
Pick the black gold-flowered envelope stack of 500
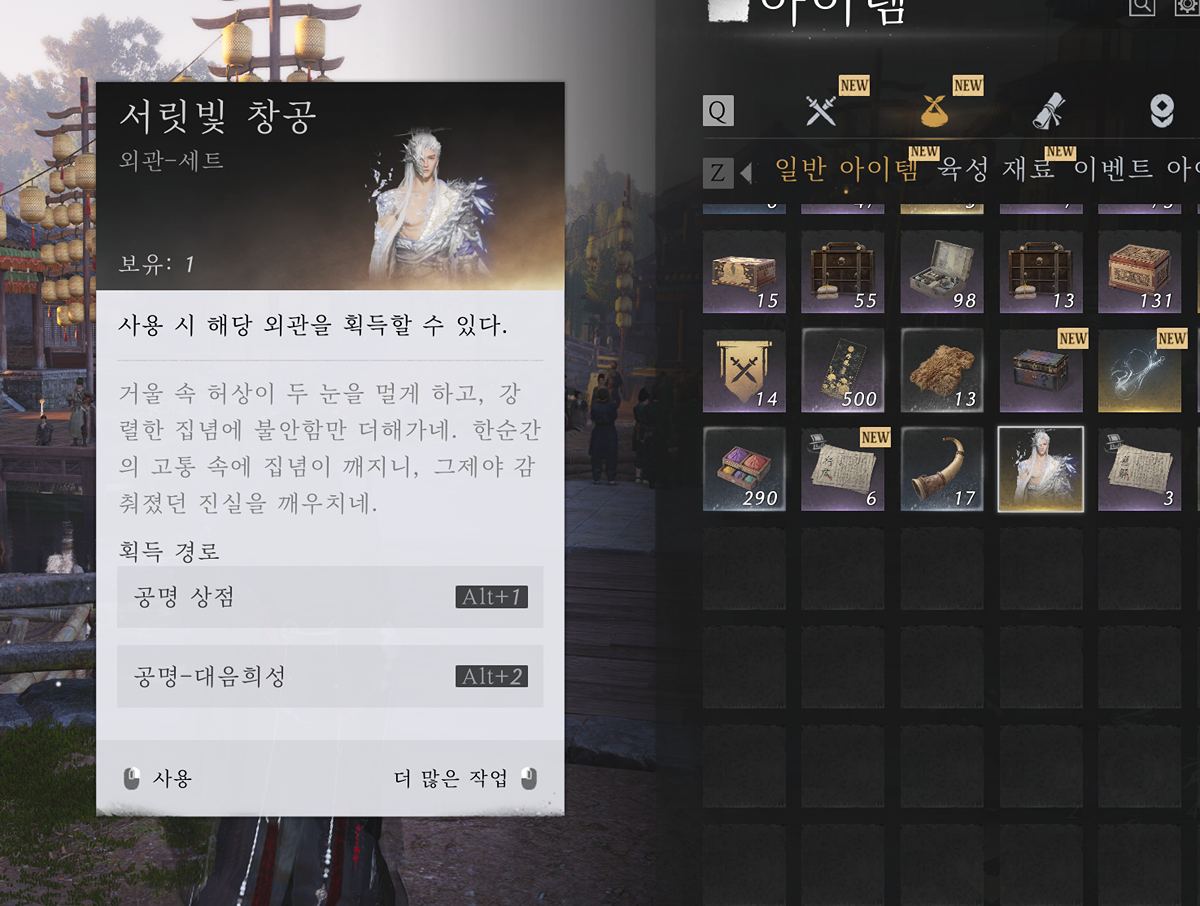click(x=842, y=370)
